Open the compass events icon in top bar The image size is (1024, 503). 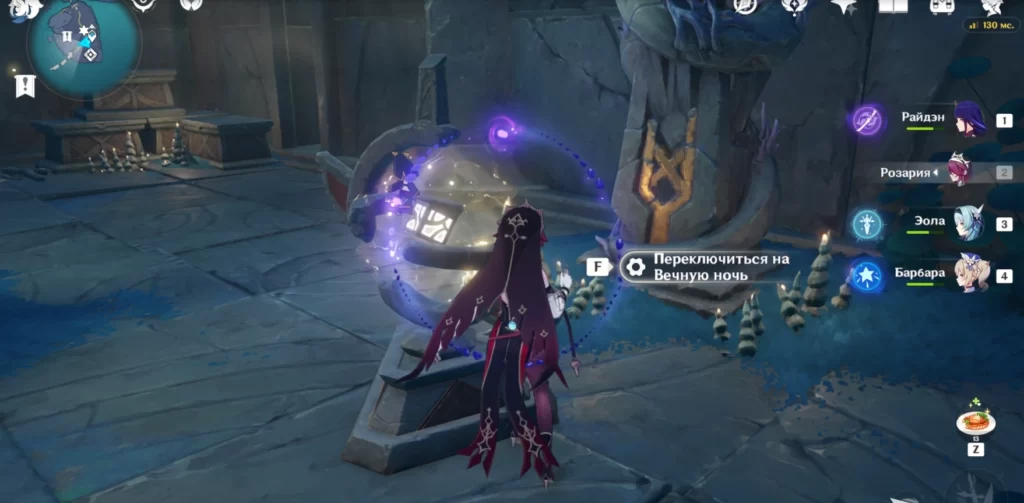point(744,6)
